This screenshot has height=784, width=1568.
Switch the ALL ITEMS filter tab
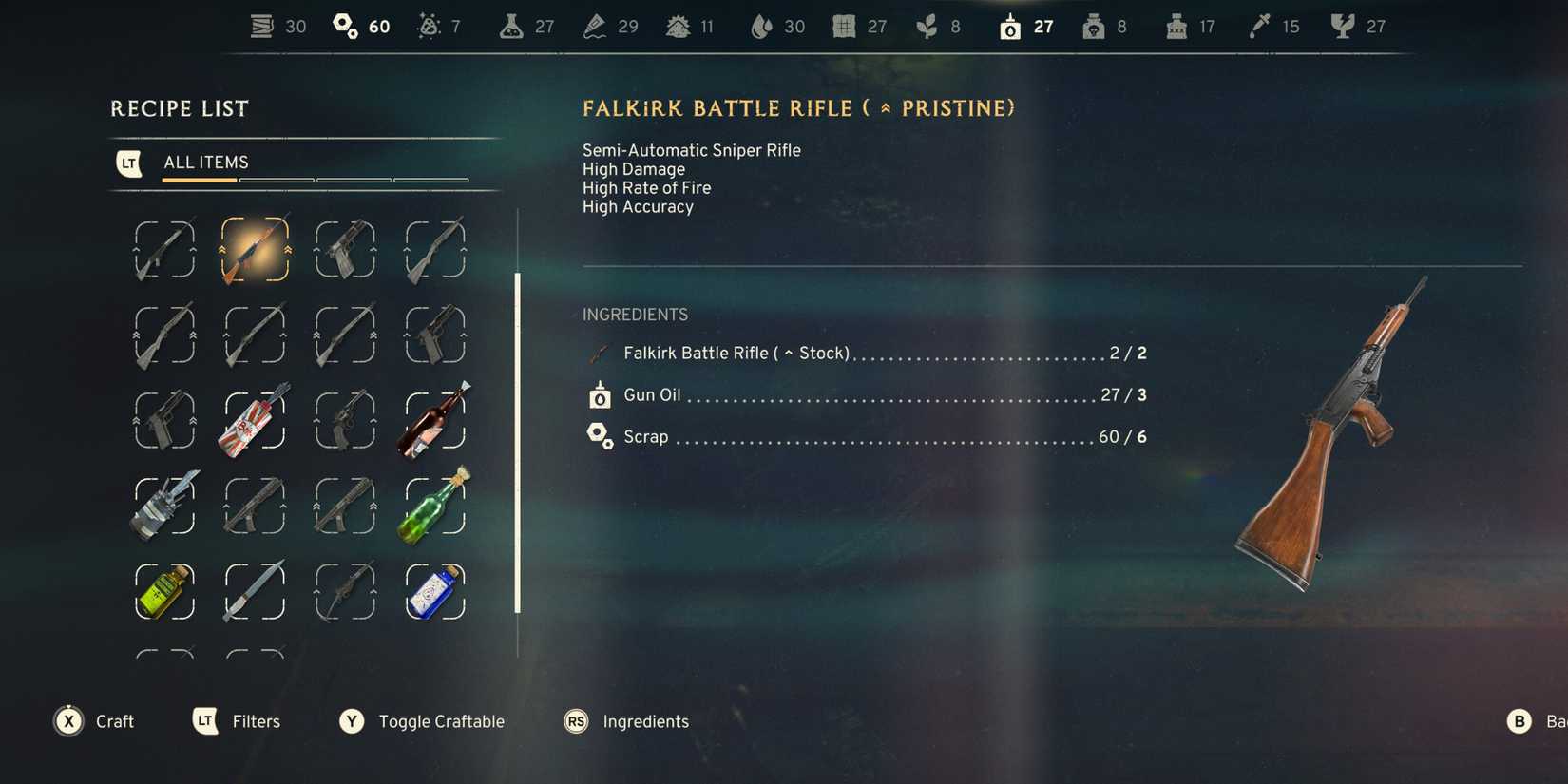point(205,162)
